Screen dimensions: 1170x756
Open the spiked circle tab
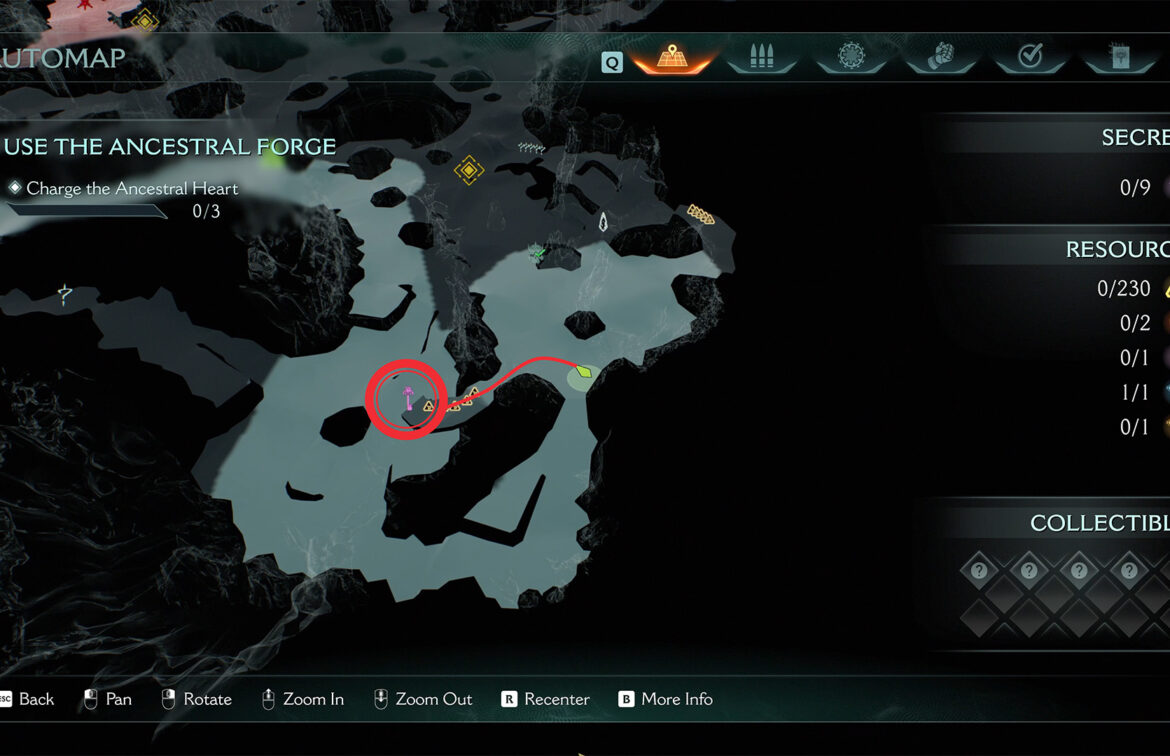click(852, 57)
